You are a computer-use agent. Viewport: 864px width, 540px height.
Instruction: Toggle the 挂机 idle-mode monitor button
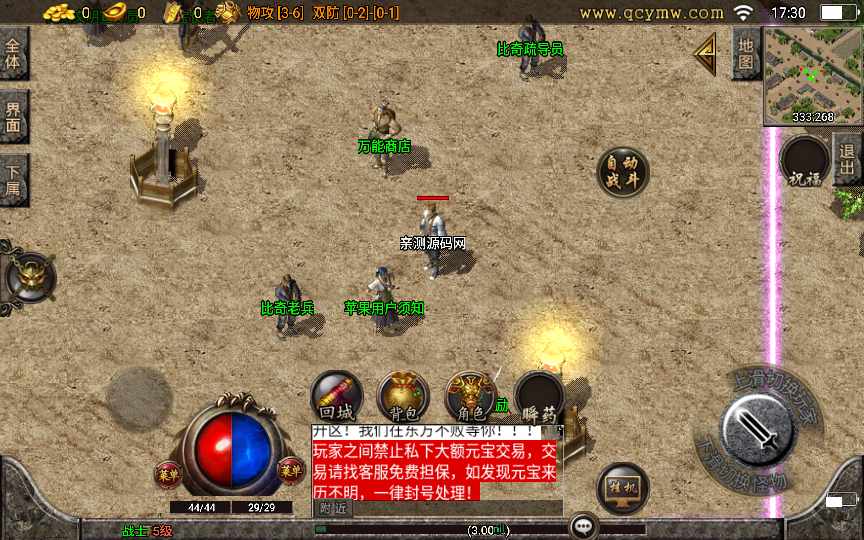pyautogui.click(x=622, y=488)
